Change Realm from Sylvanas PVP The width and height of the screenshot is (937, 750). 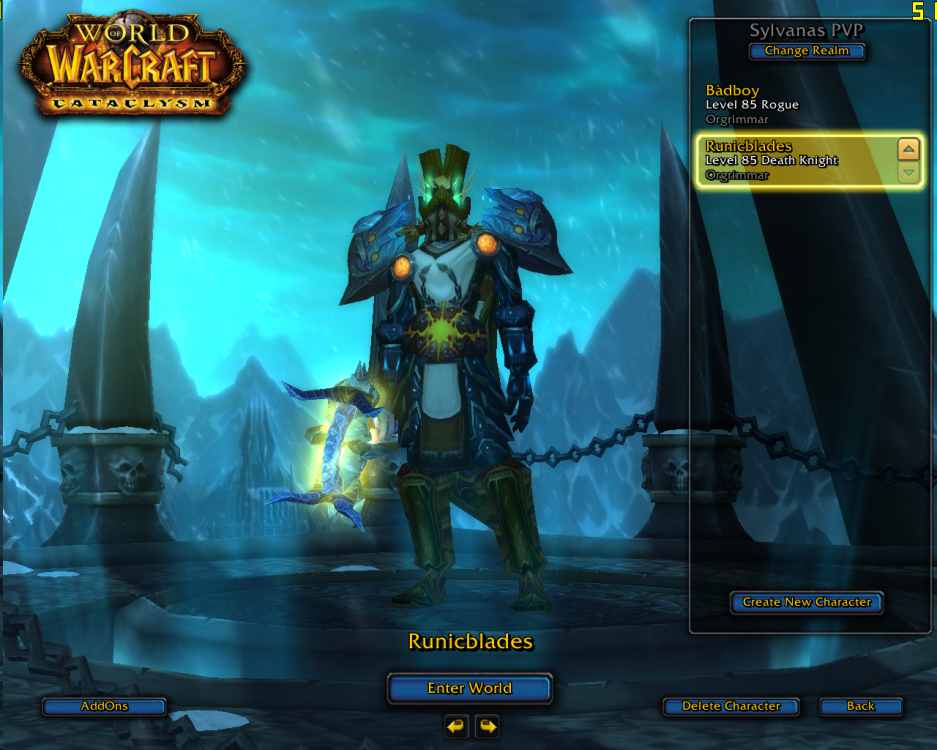806,51
